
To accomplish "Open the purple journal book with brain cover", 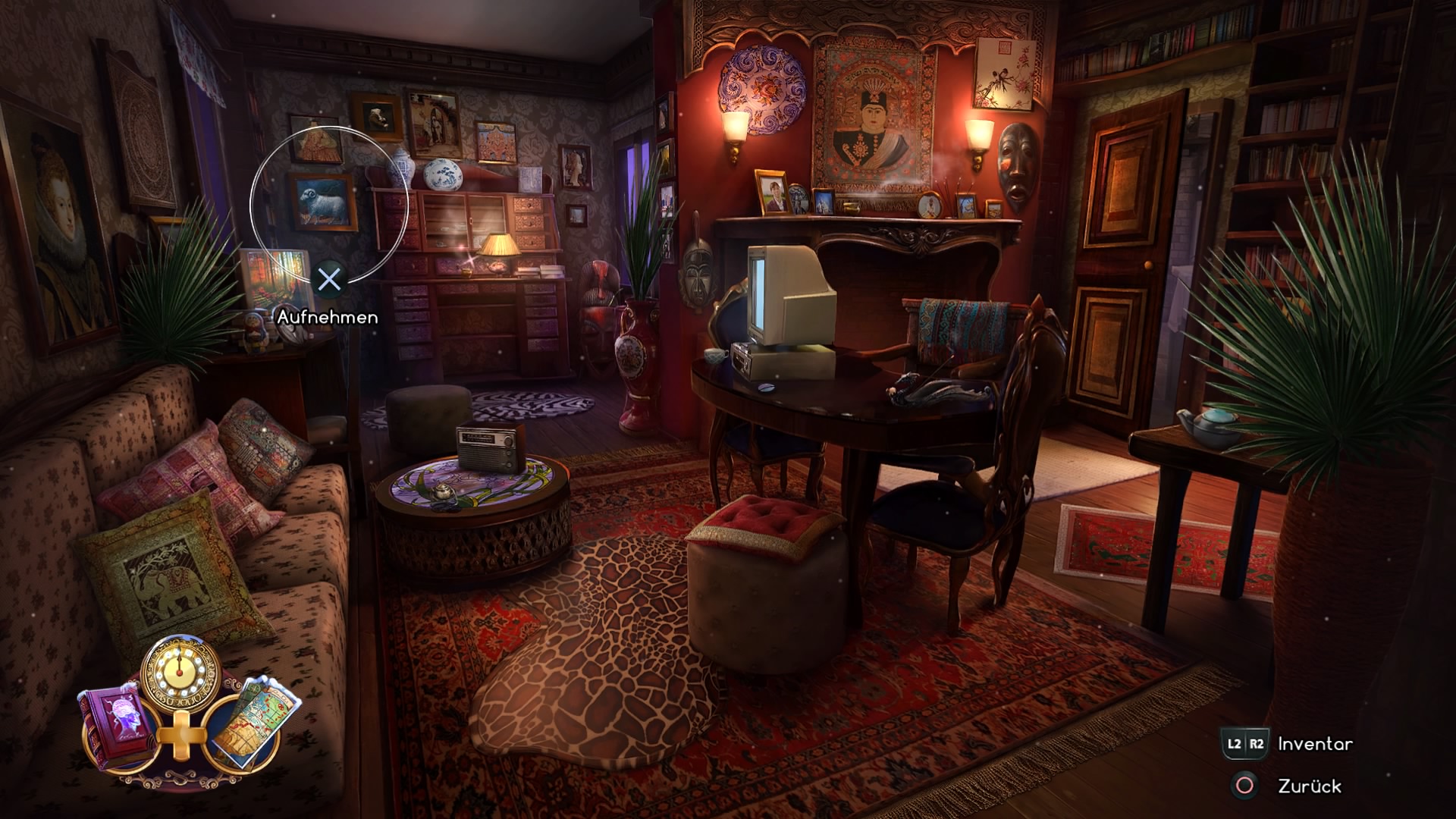I will (119, 729).
